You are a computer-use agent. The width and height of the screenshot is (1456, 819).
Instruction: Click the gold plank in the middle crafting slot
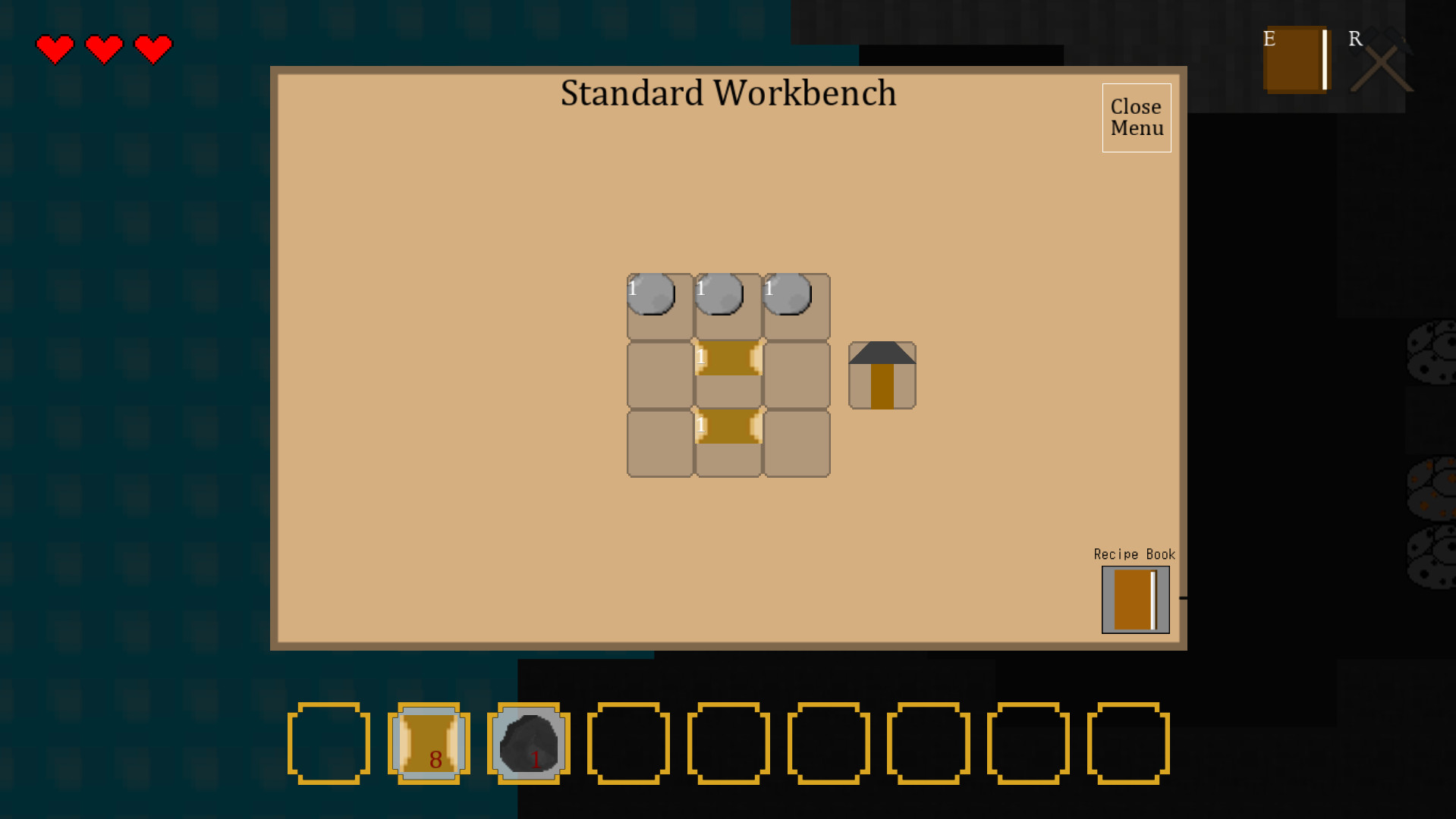click(727, 373)
